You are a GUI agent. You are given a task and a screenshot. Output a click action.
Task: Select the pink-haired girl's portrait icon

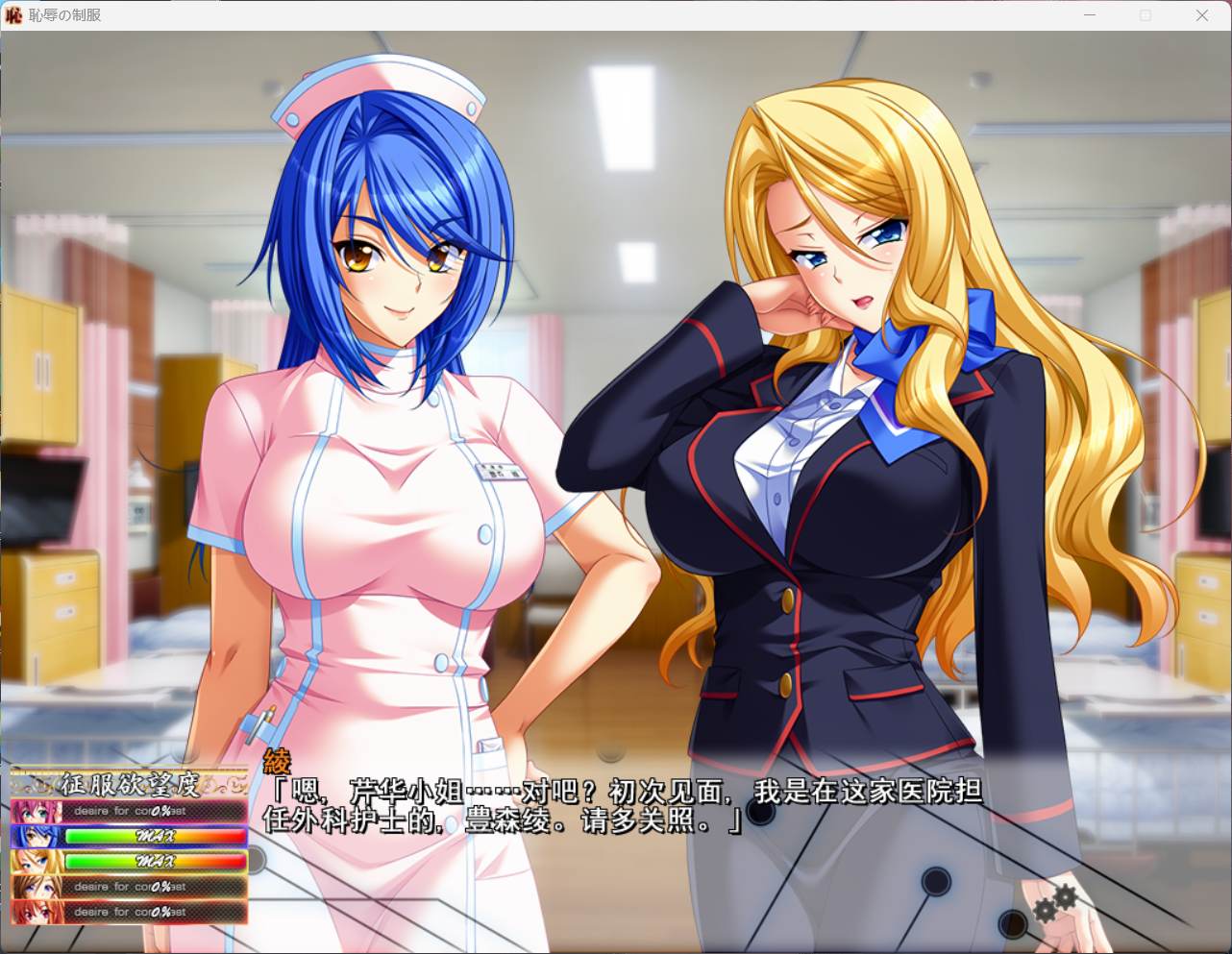tap(35, 811)
